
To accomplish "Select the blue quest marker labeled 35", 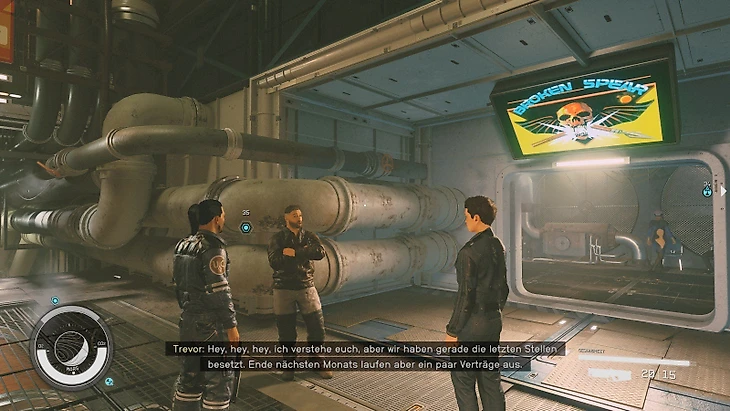I will point(246,227).
